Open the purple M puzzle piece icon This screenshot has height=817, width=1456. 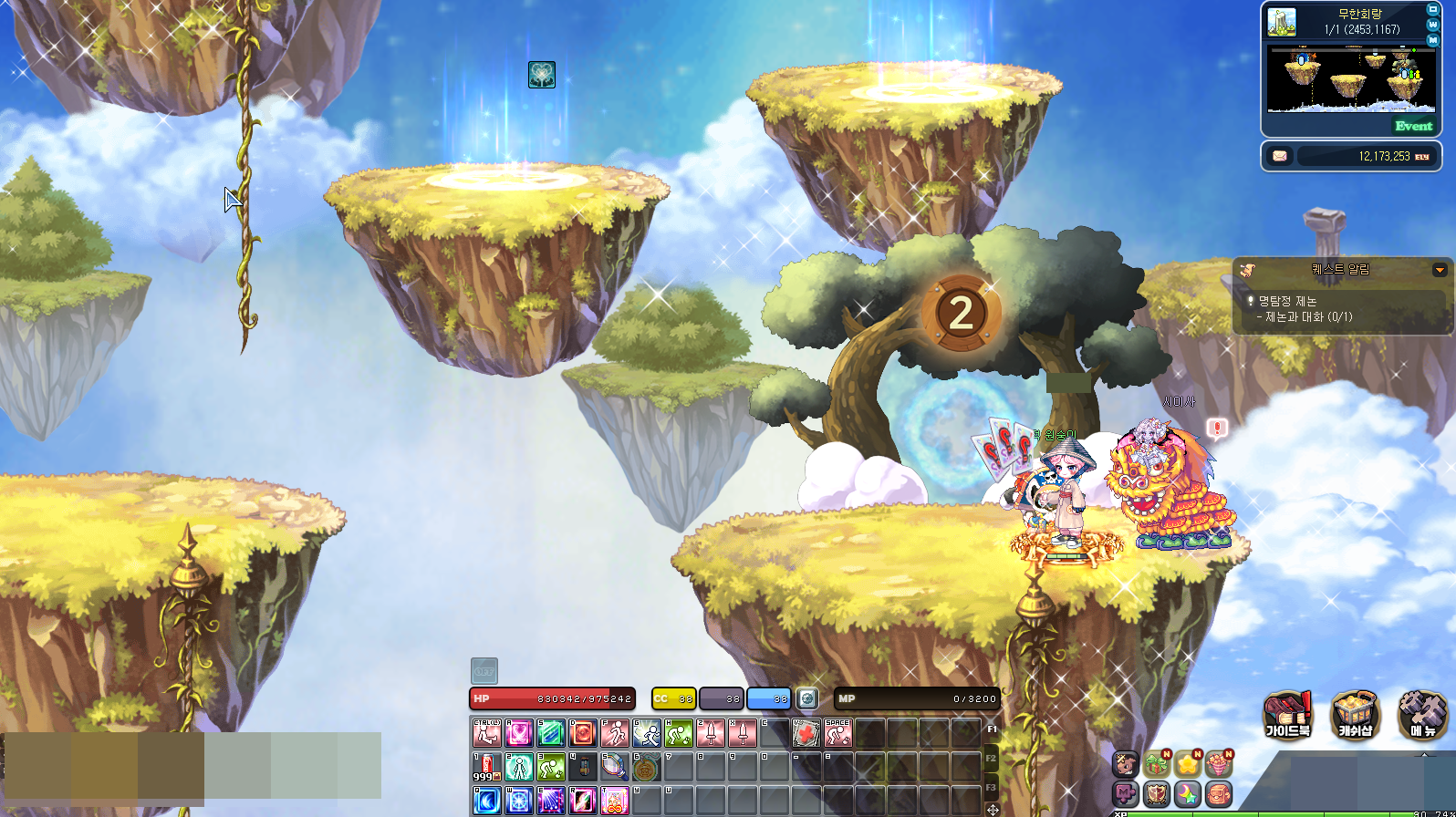point(1126,793)
